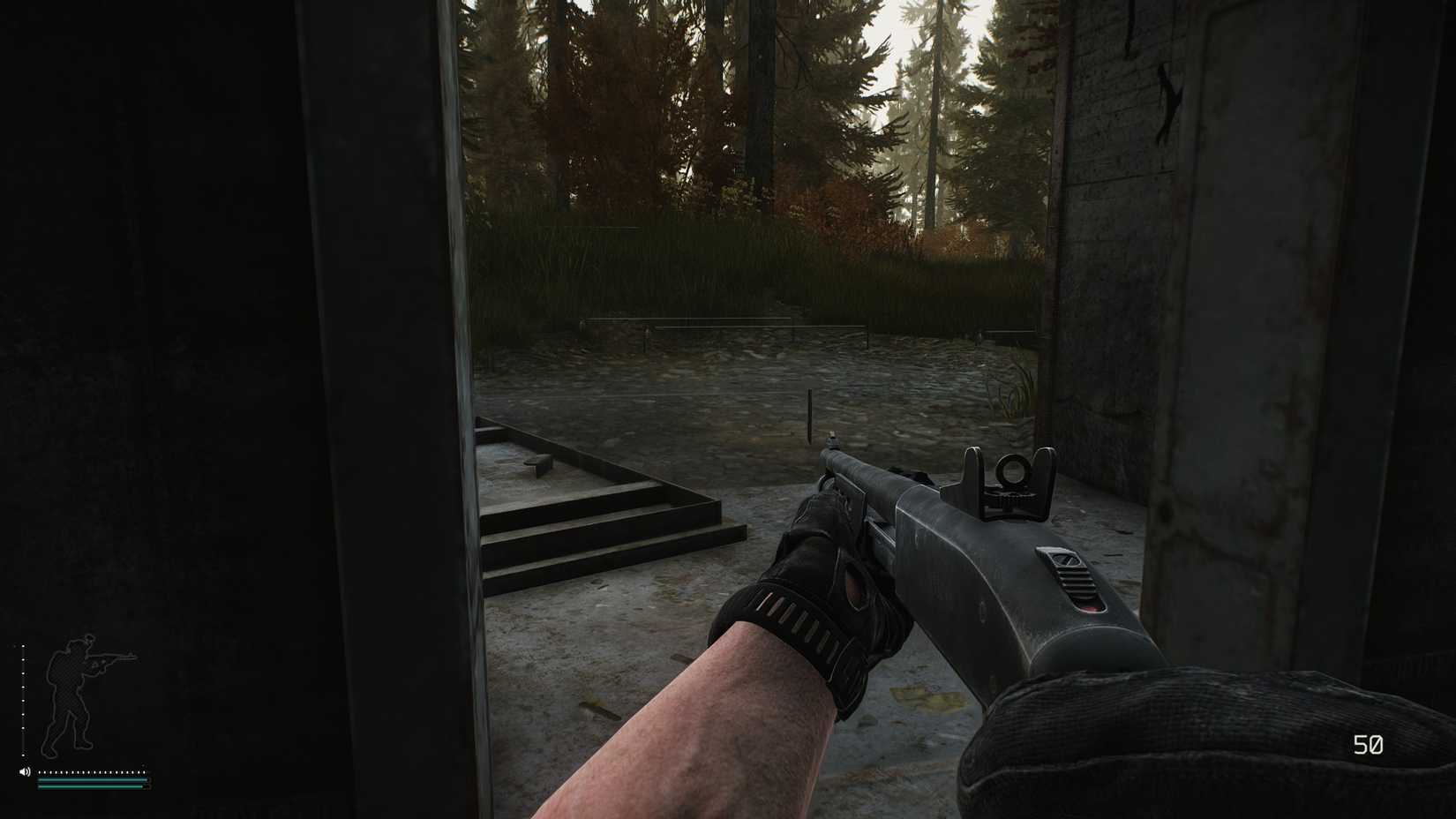Select the lower teal energy bar
Image resolution: width=1456 pixels, height=819 pixels.
click(x=91, y=786)
